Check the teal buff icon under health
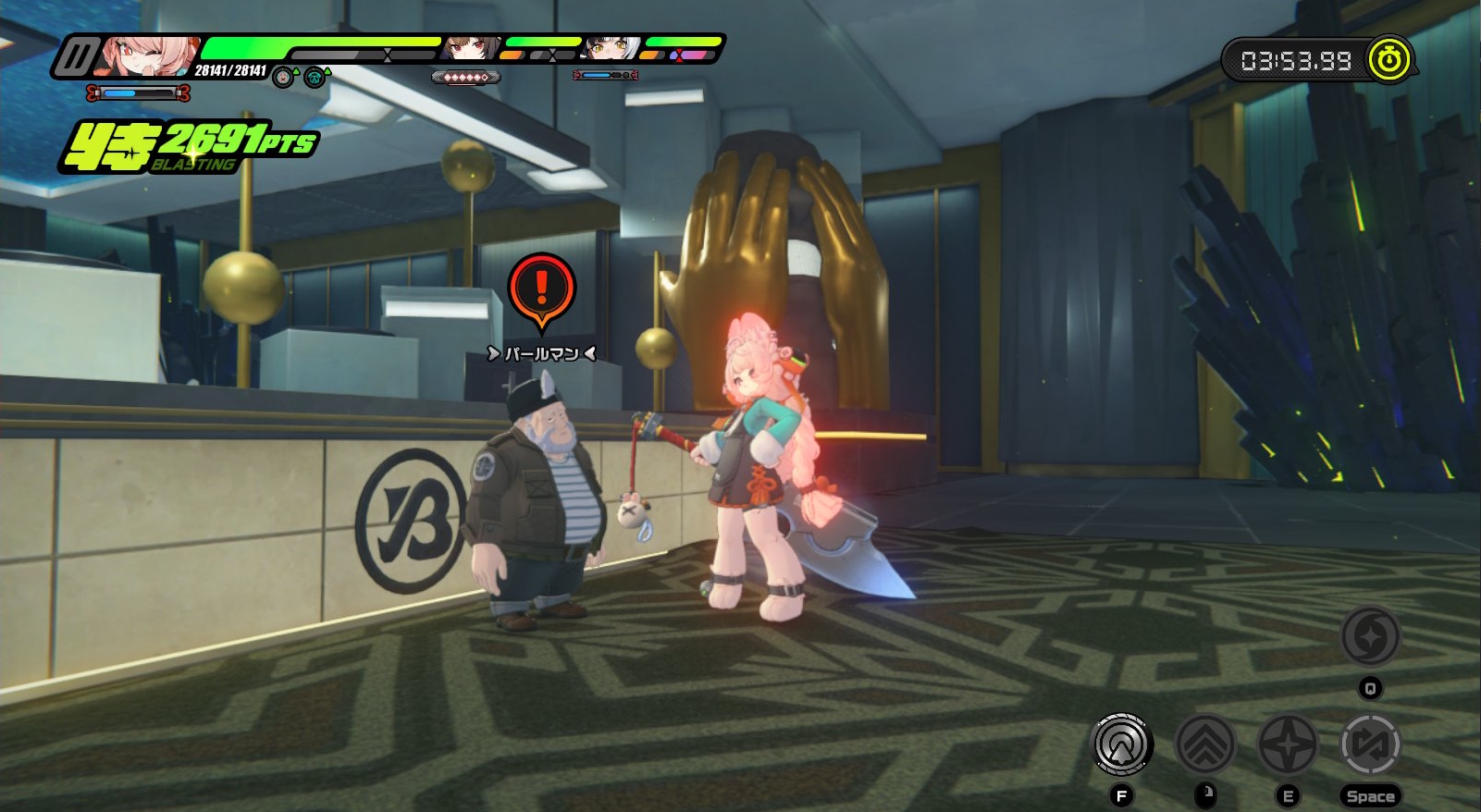 tap(315, 78)
